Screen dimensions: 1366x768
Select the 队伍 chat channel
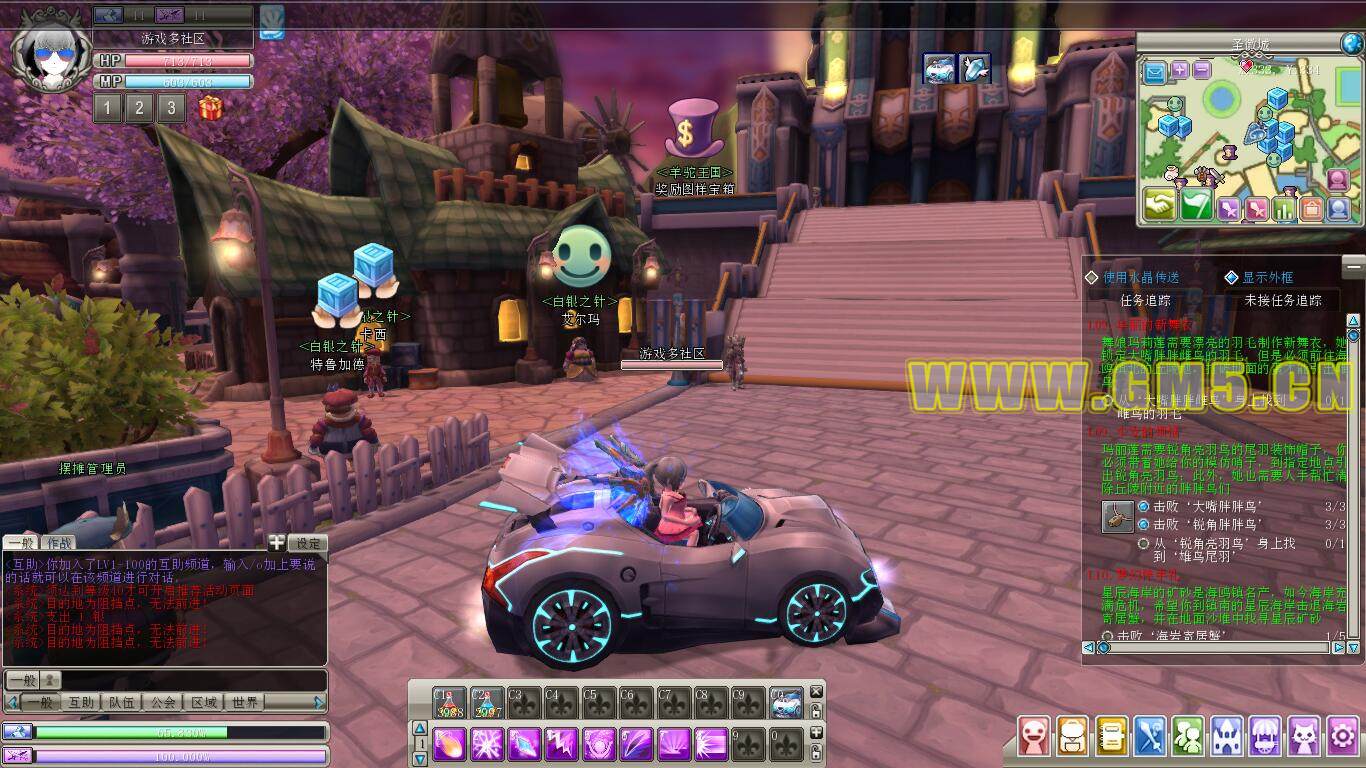click(122, 703)
